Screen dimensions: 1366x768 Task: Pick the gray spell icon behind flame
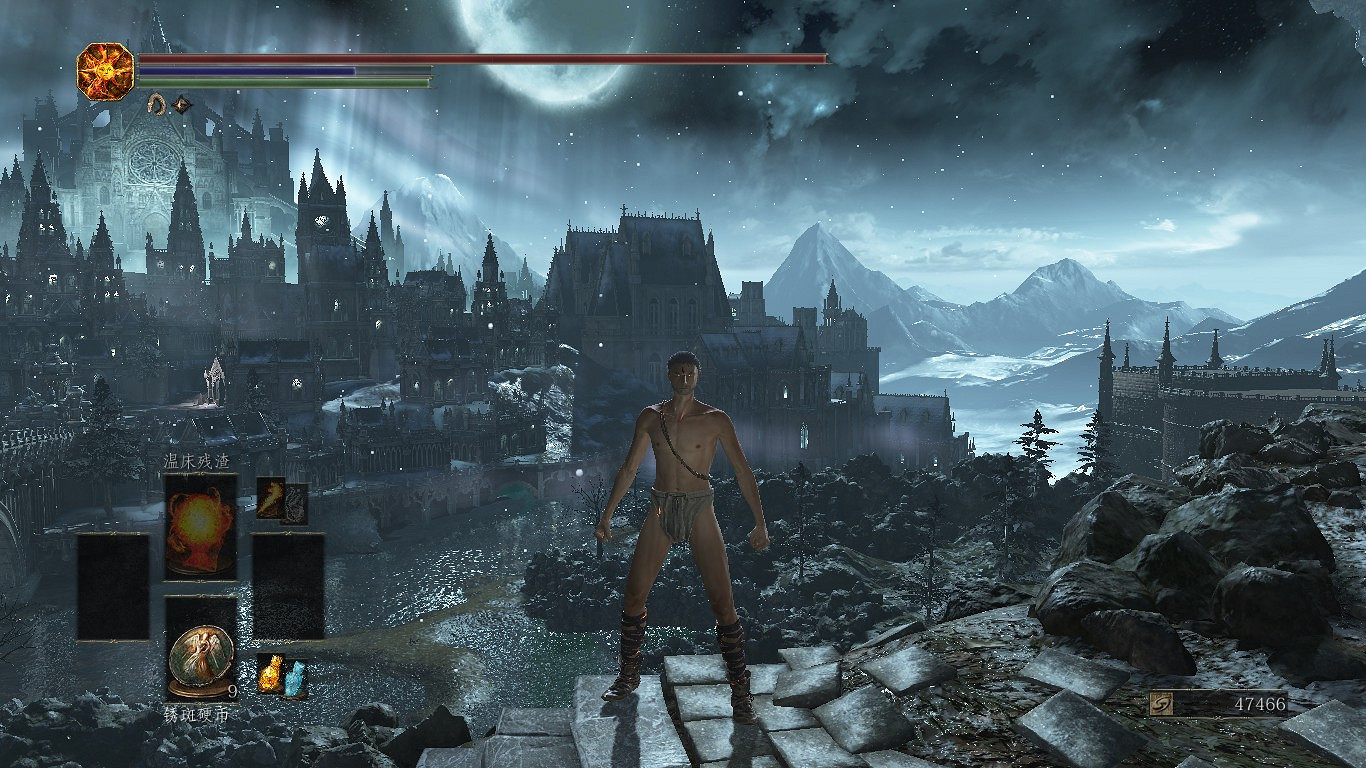tap(295, 504)
